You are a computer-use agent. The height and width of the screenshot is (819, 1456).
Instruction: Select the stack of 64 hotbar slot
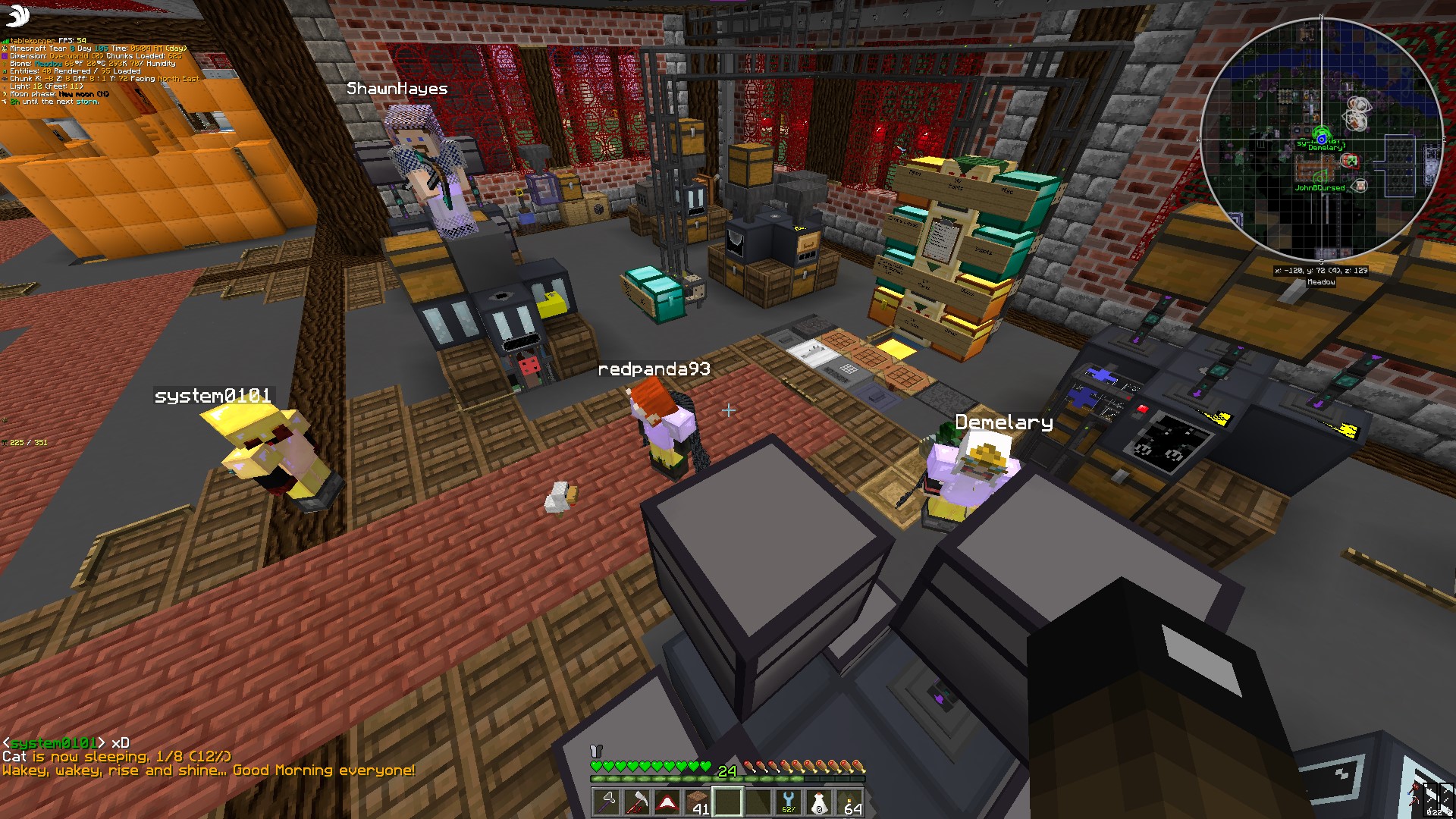(849, 802)
